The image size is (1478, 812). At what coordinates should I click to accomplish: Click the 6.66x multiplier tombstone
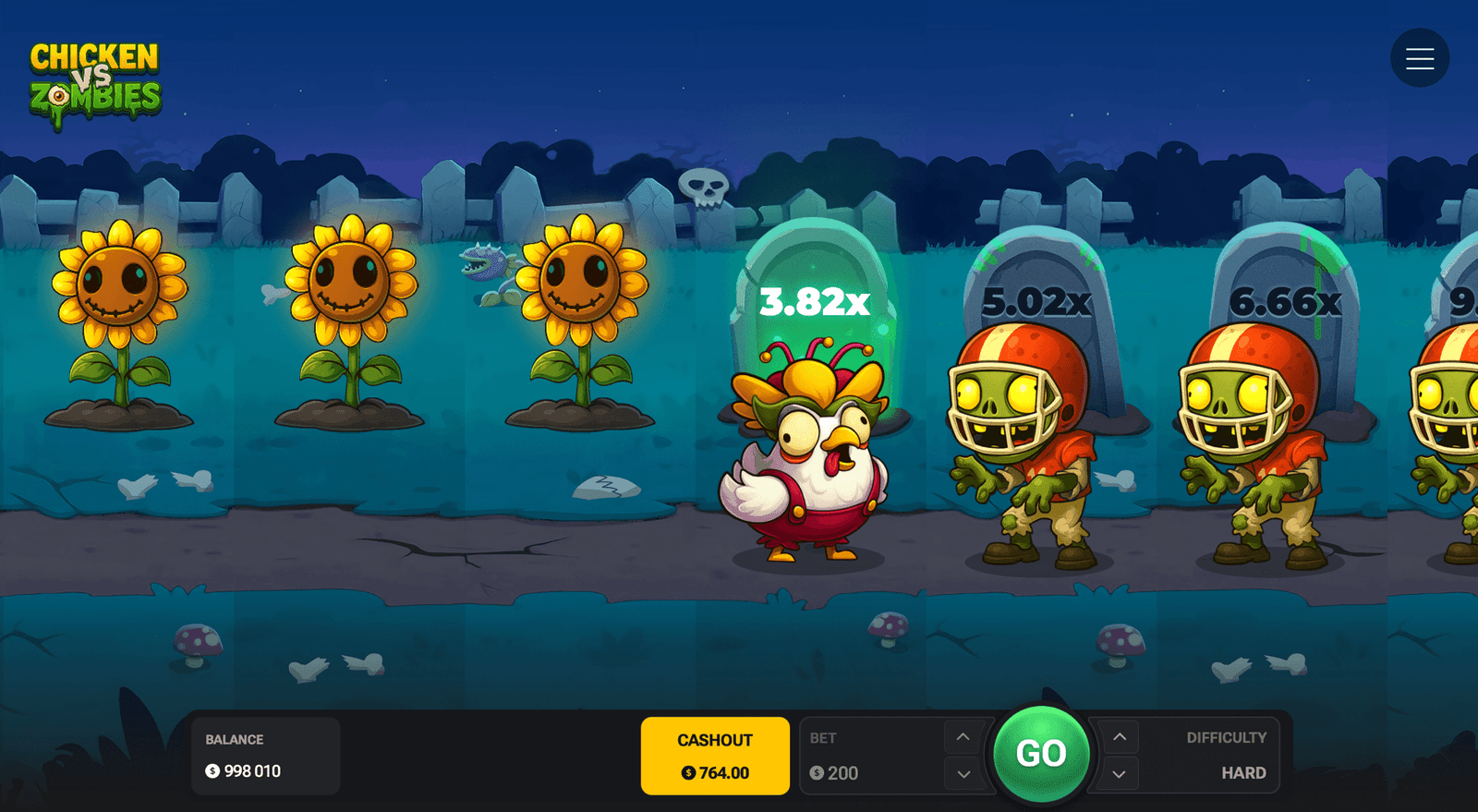1286,298
